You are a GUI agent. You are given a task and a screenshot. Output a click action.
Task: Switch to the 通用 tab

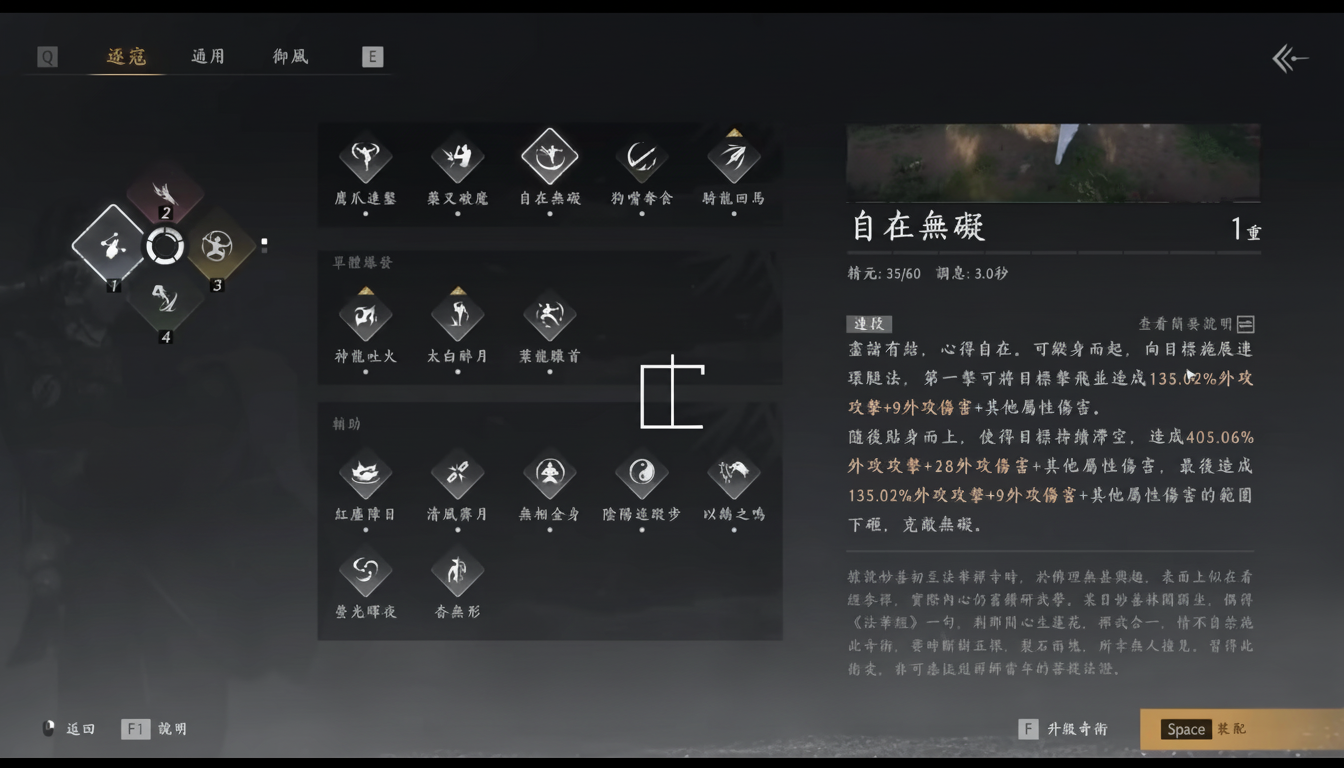pos(207,56)
